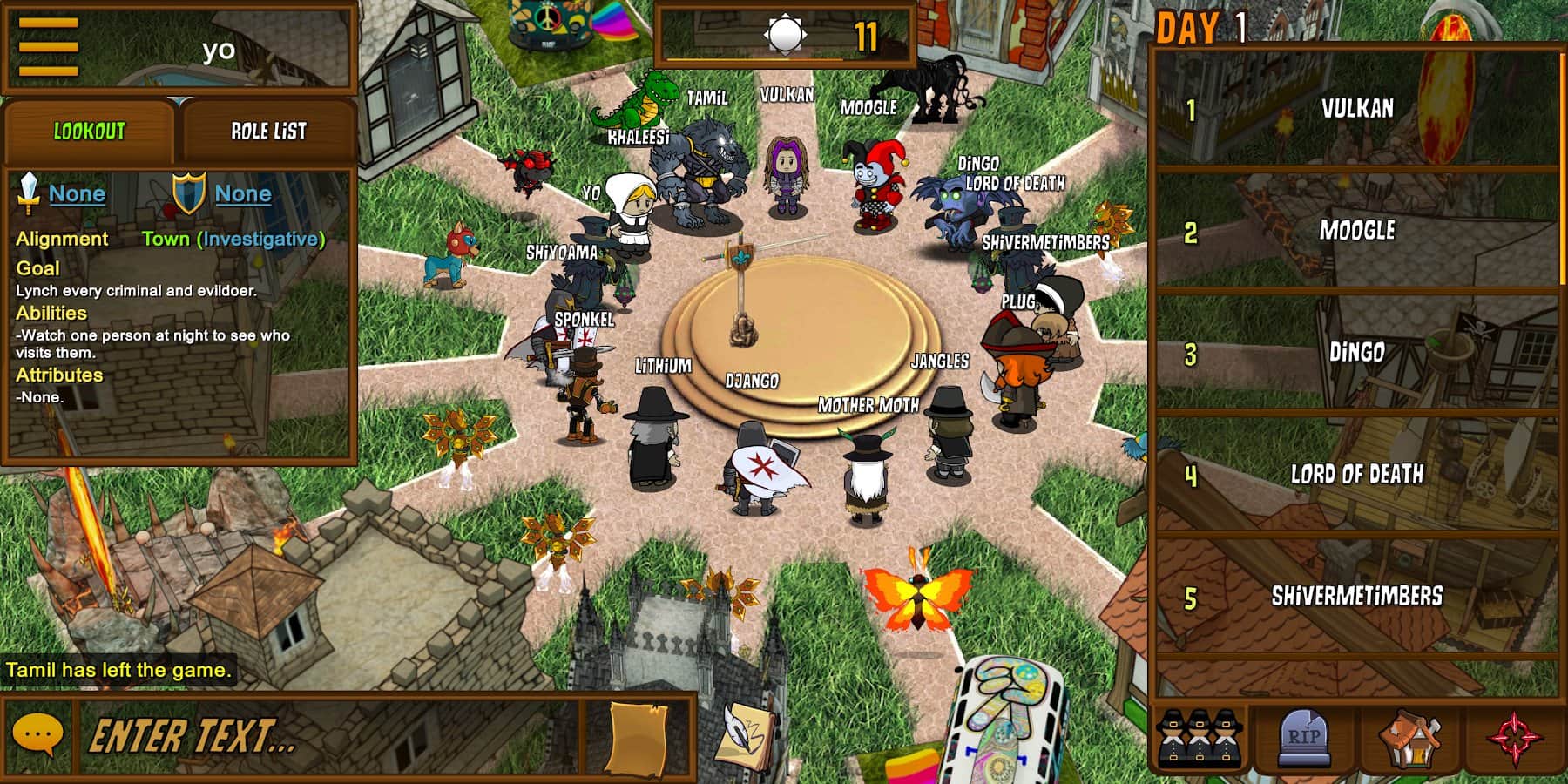Click the None link for your death note
The width and height of the screenshot is (1568, 784).
241,194
